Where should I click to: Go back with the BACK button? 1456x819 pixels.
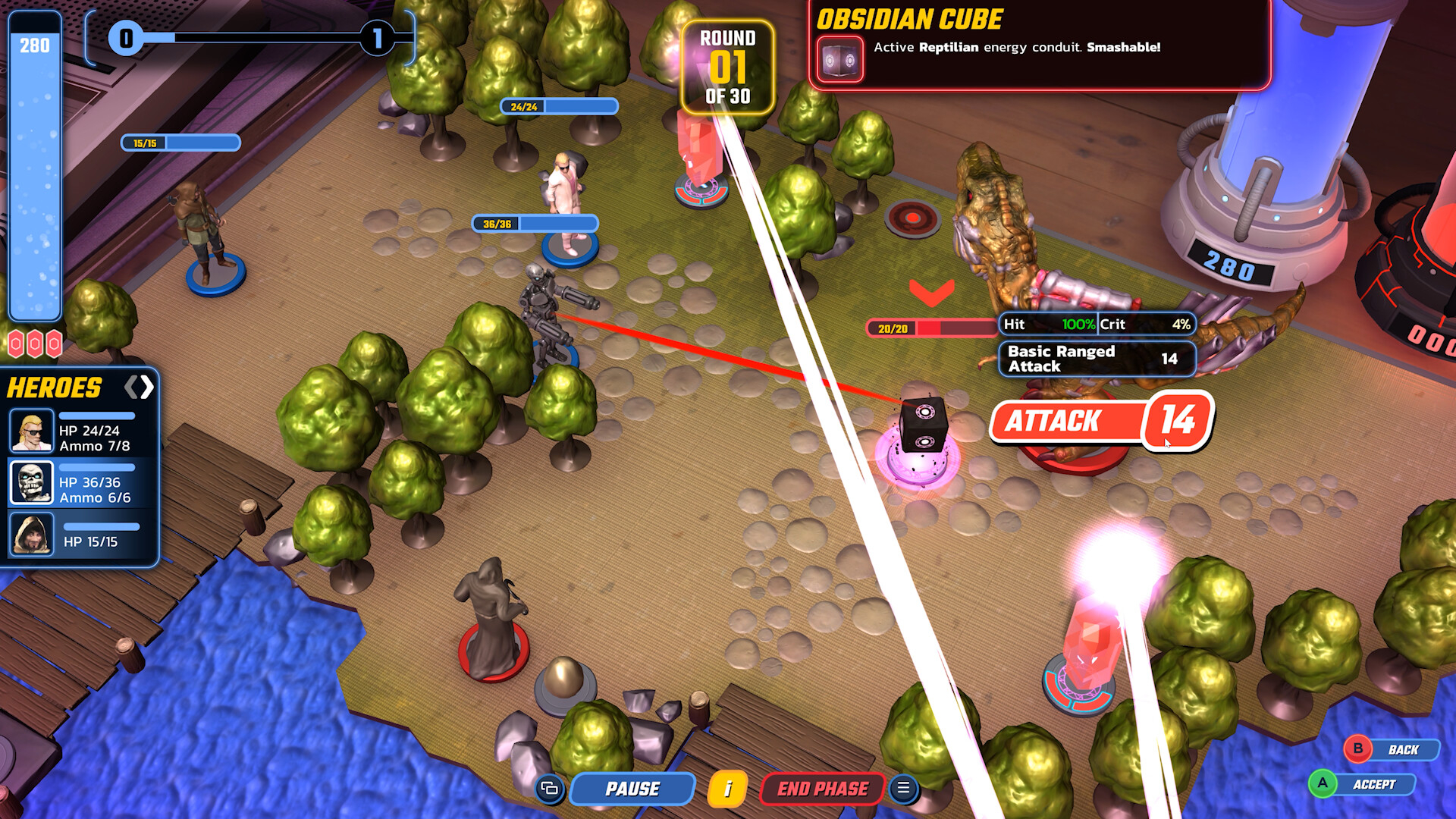(x=1392, y=749)
